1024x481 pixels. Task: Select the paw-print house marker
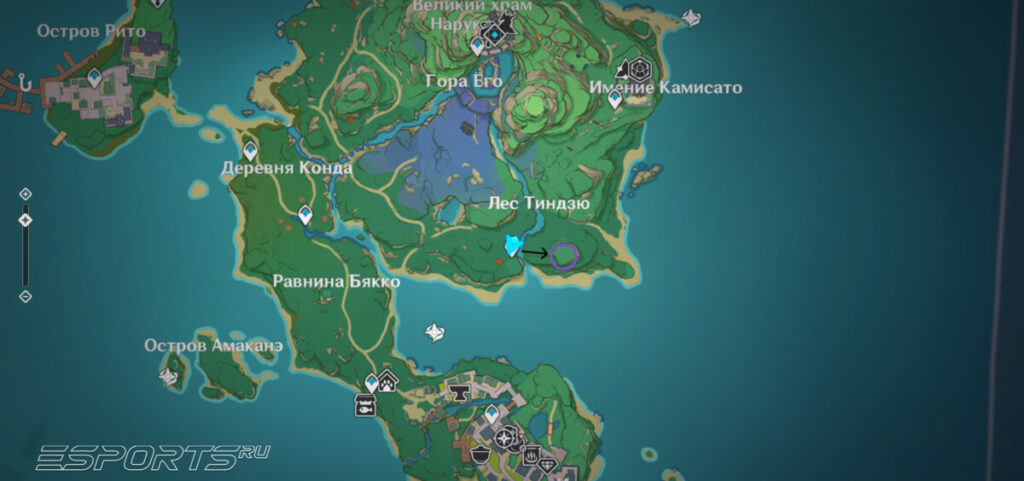[x=388, y=381]
